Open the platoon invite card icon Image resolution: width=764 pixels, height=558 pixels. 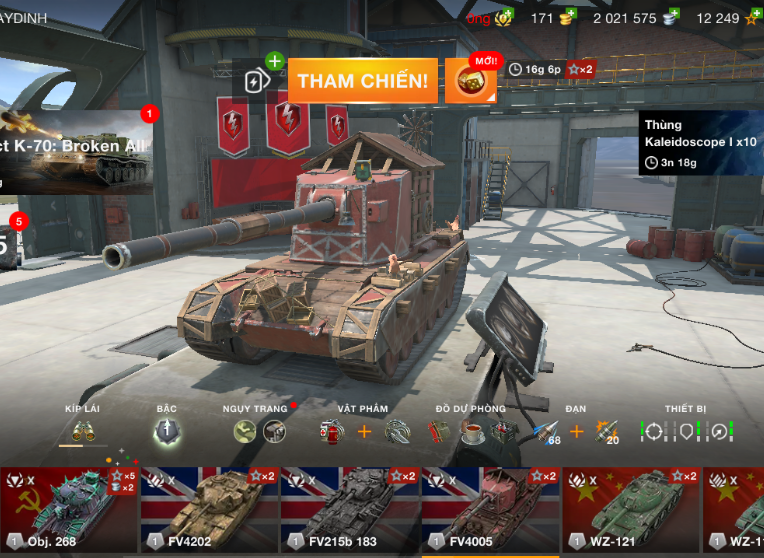258,81
